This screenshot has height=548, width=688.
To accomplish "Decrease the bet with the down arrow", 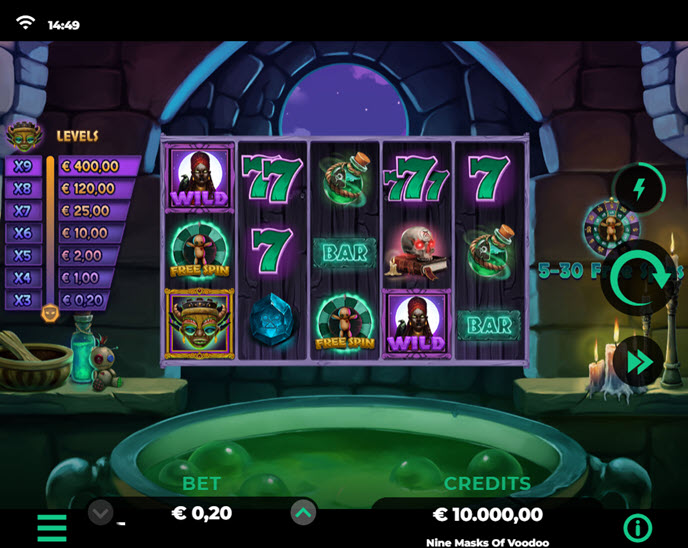I will click(100, 513).
